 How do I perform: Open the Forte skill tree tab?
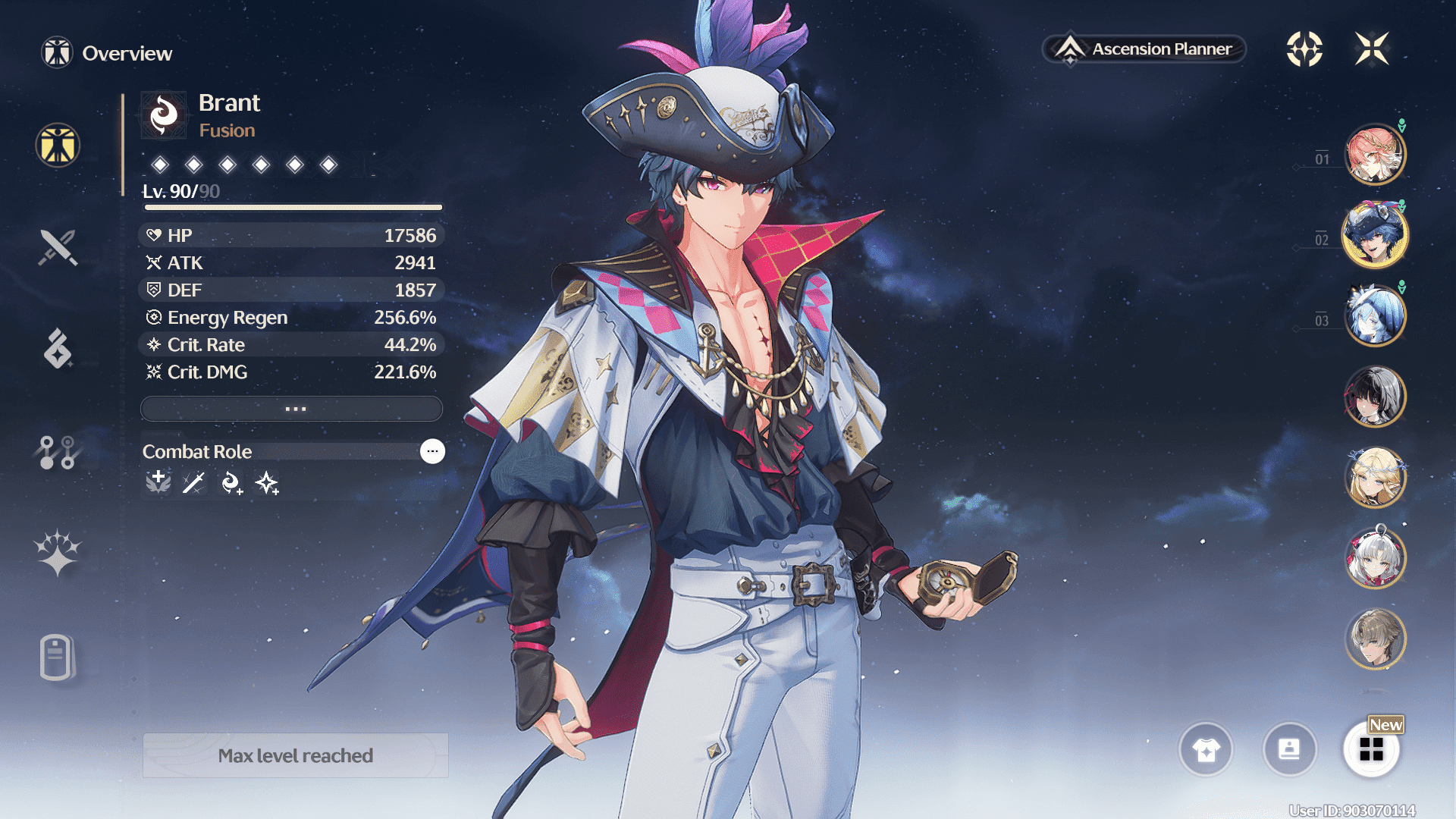58,452
